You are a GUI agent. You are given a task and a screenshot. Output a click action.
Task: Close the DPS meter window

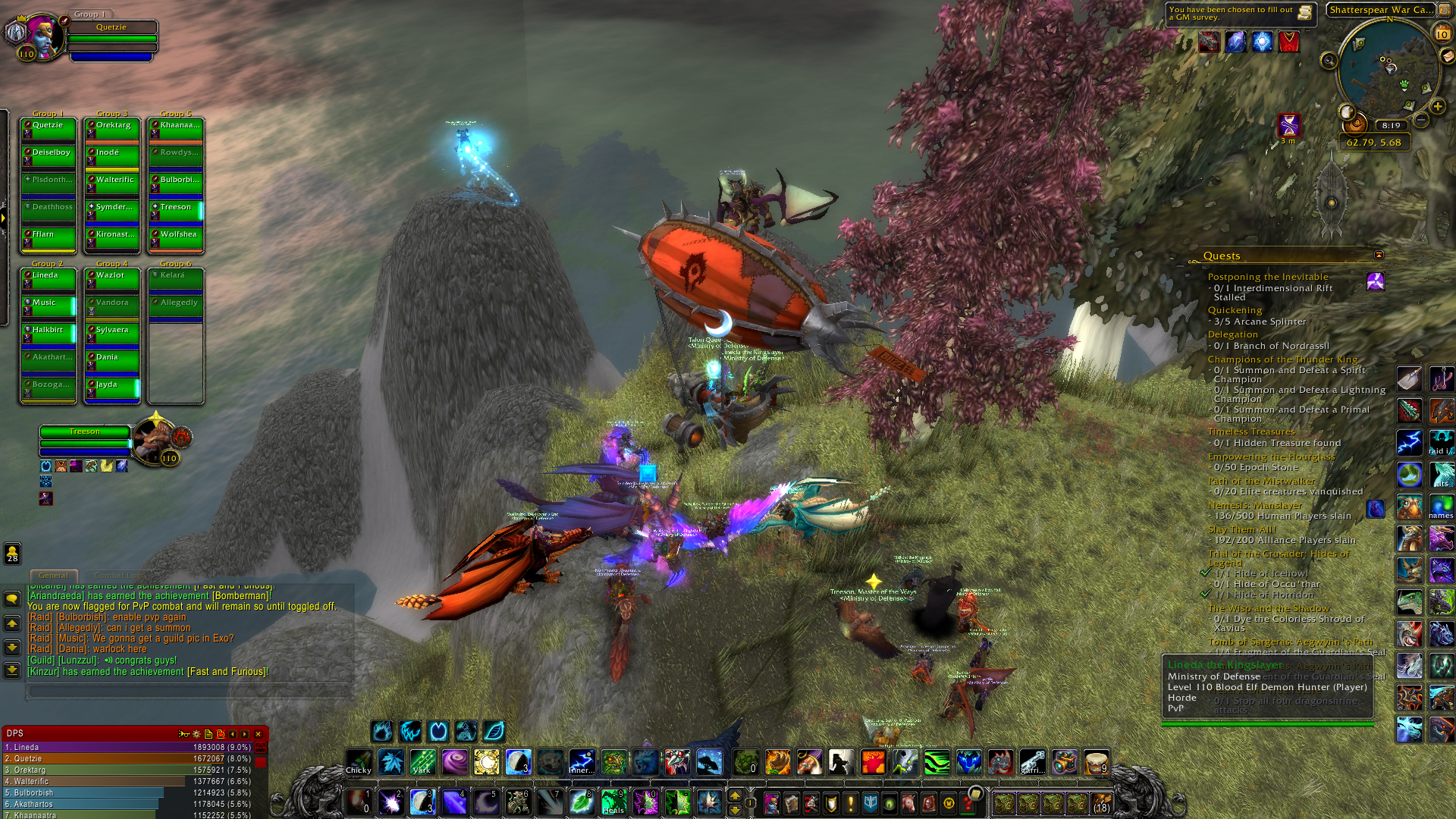pos(258,734)
